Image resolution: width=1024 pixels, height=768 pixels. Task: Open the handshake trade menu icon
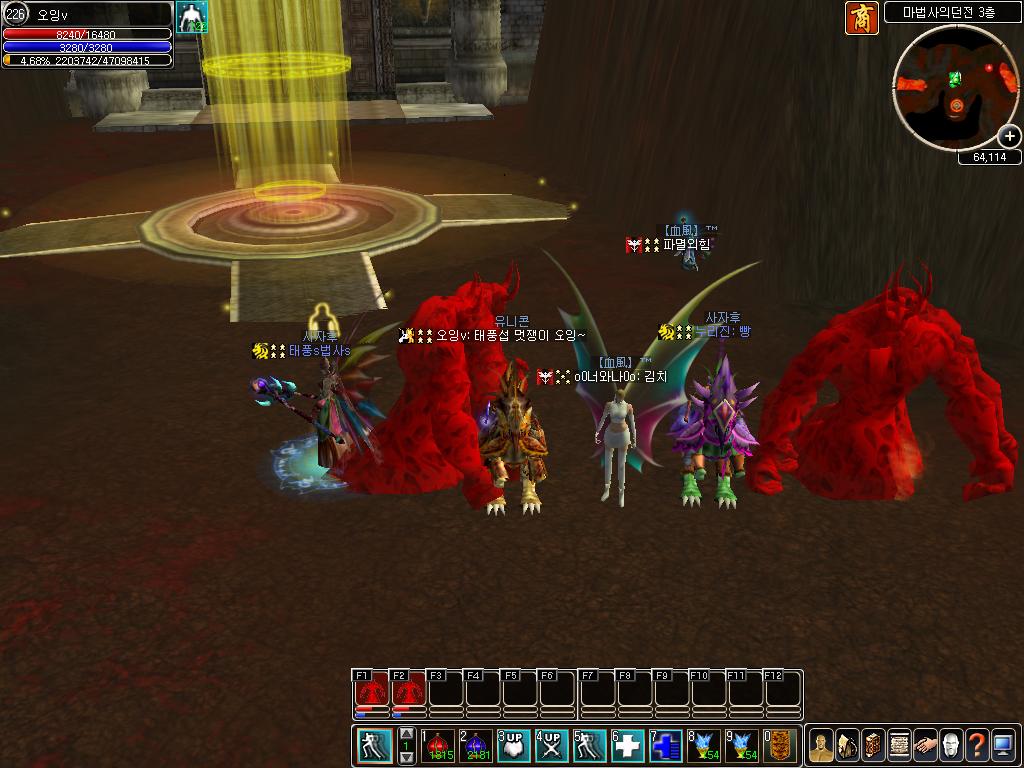[925, 745]
